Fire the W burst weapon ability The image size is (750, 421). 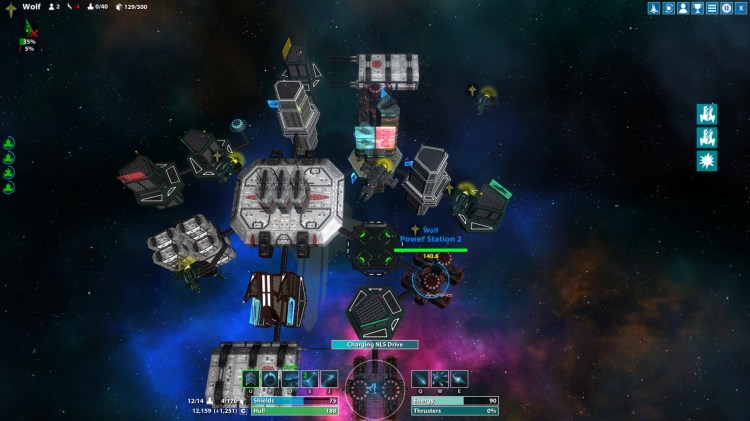[x=440, y=378]
